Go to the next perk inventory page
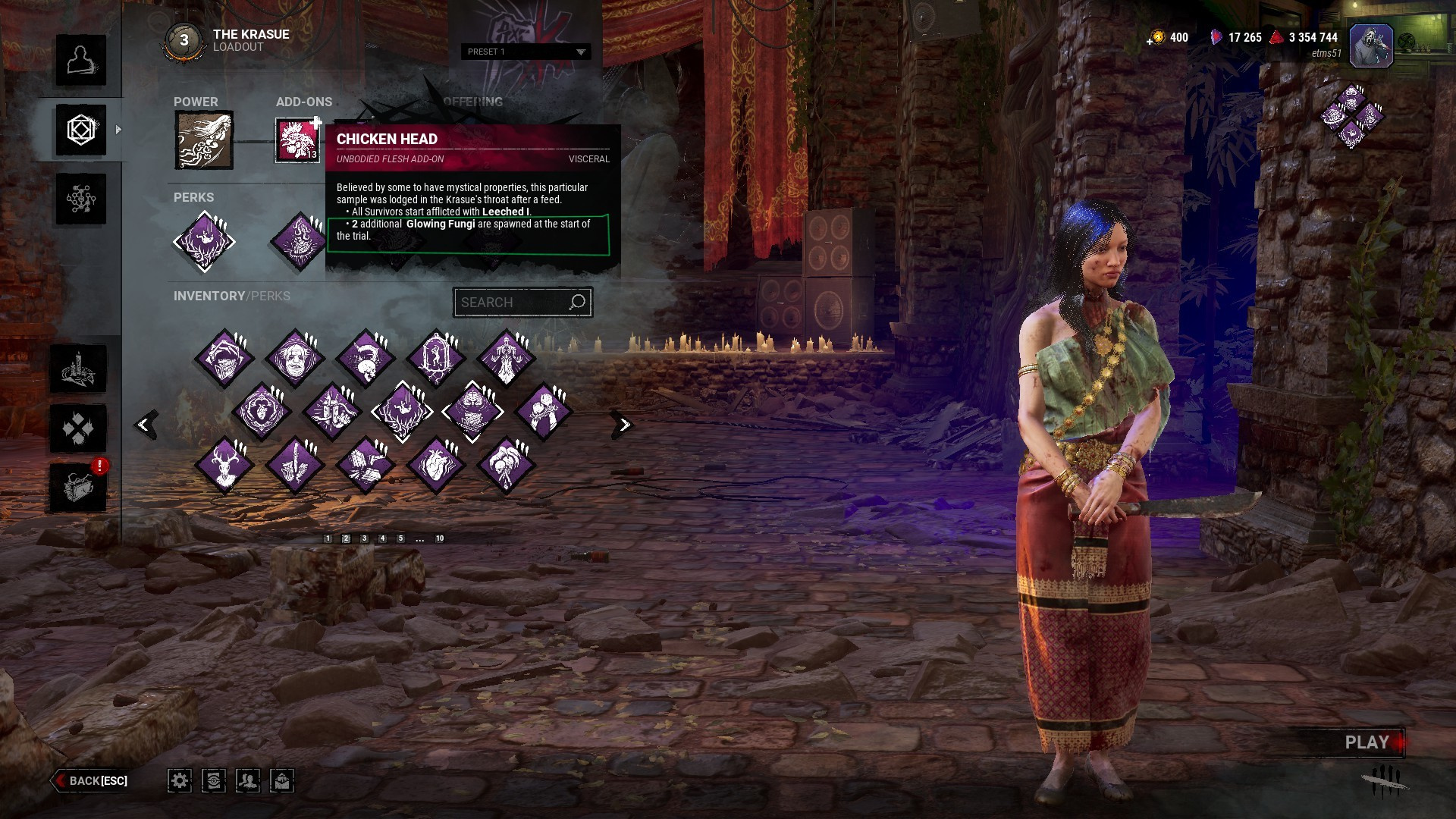The image size is (1456, 819). [623, 425]
